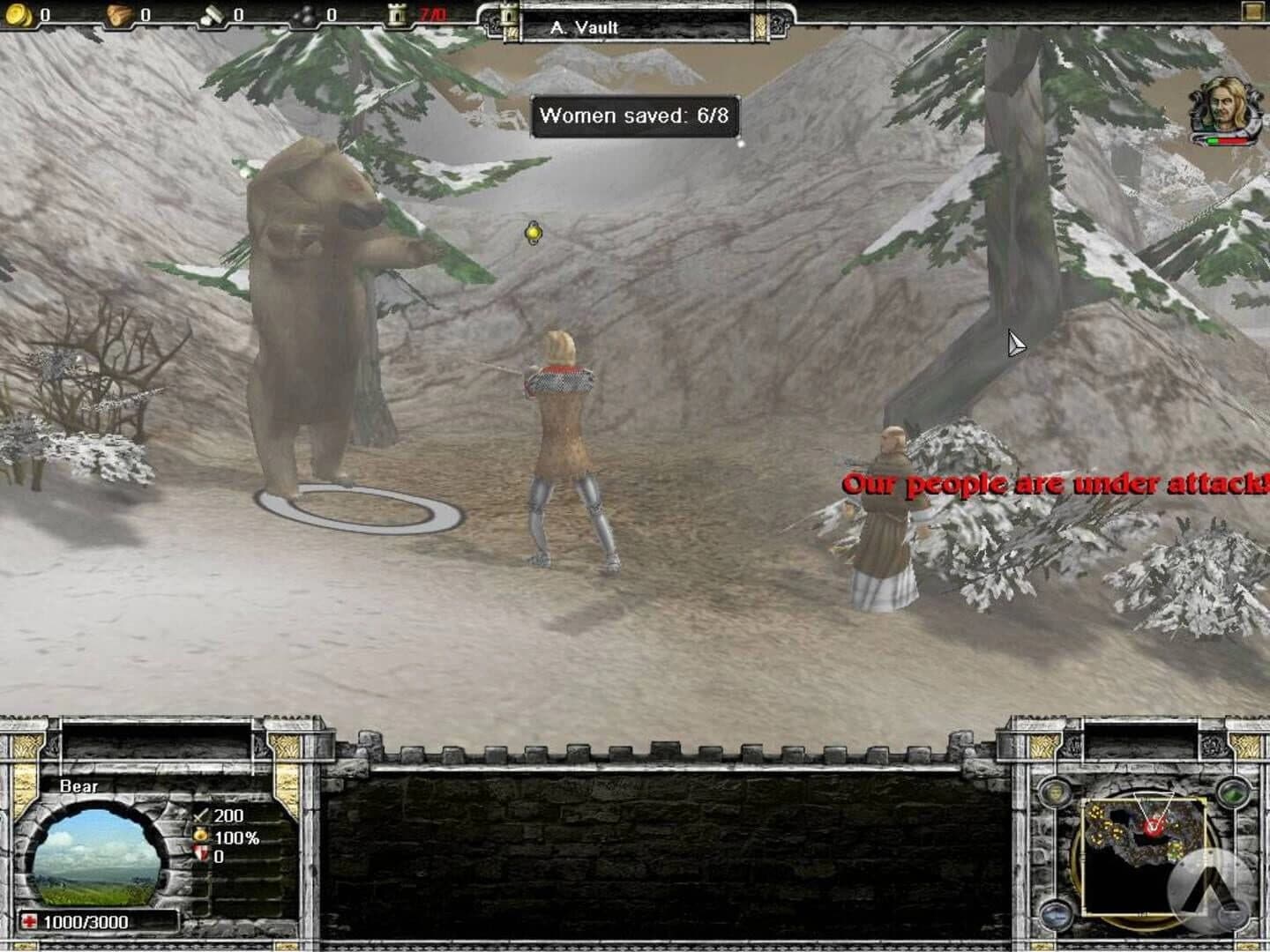The height and width of the screenshot is (952, 1270).
Task: Click the gold coins resource icon
Action: pyautogui.click(x=17, y=13)
